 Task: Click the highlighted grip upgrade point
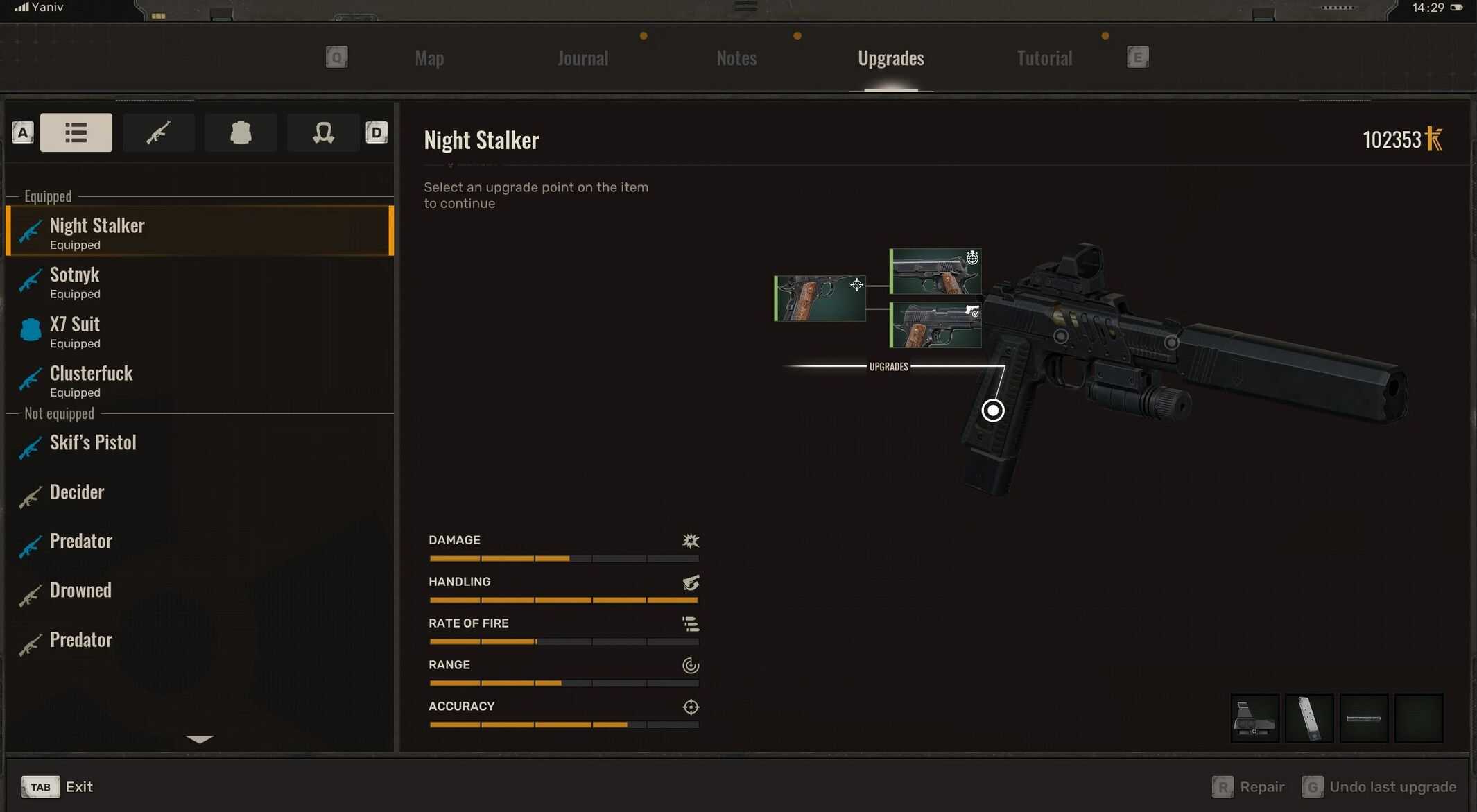coord(993,411)
